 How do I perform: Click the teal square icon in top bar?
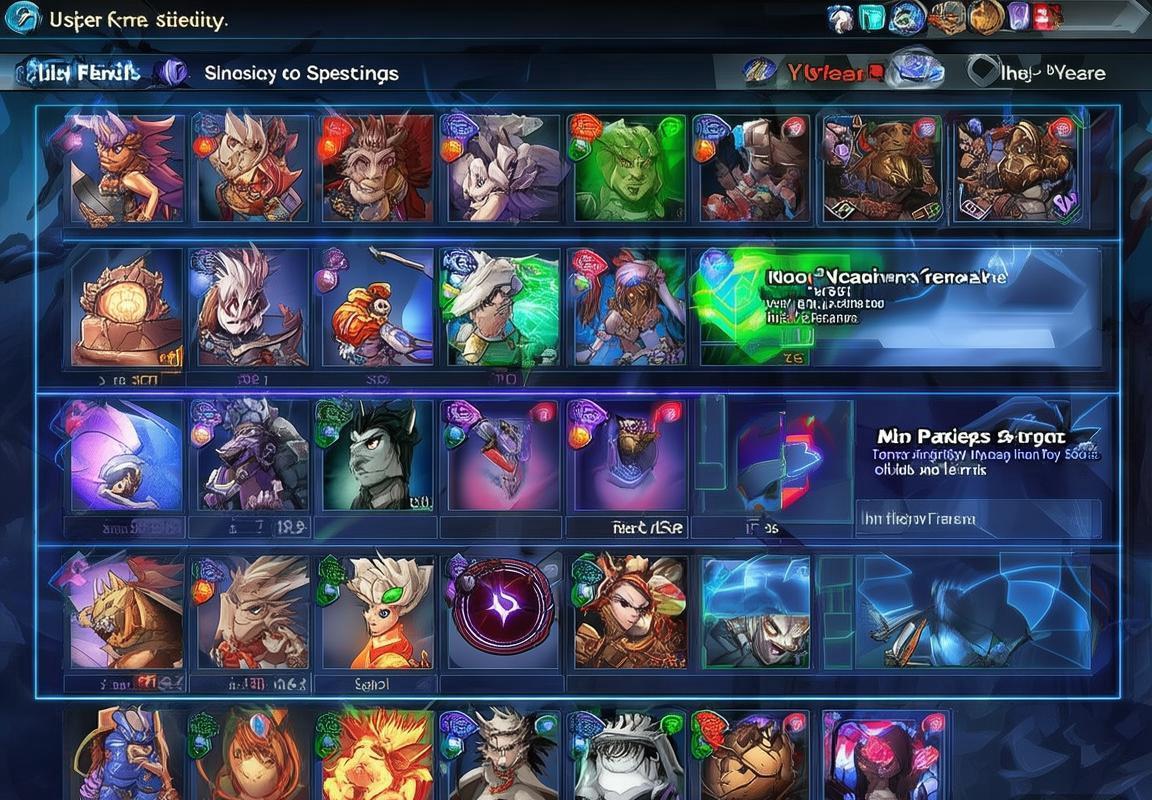click(872, 17)
